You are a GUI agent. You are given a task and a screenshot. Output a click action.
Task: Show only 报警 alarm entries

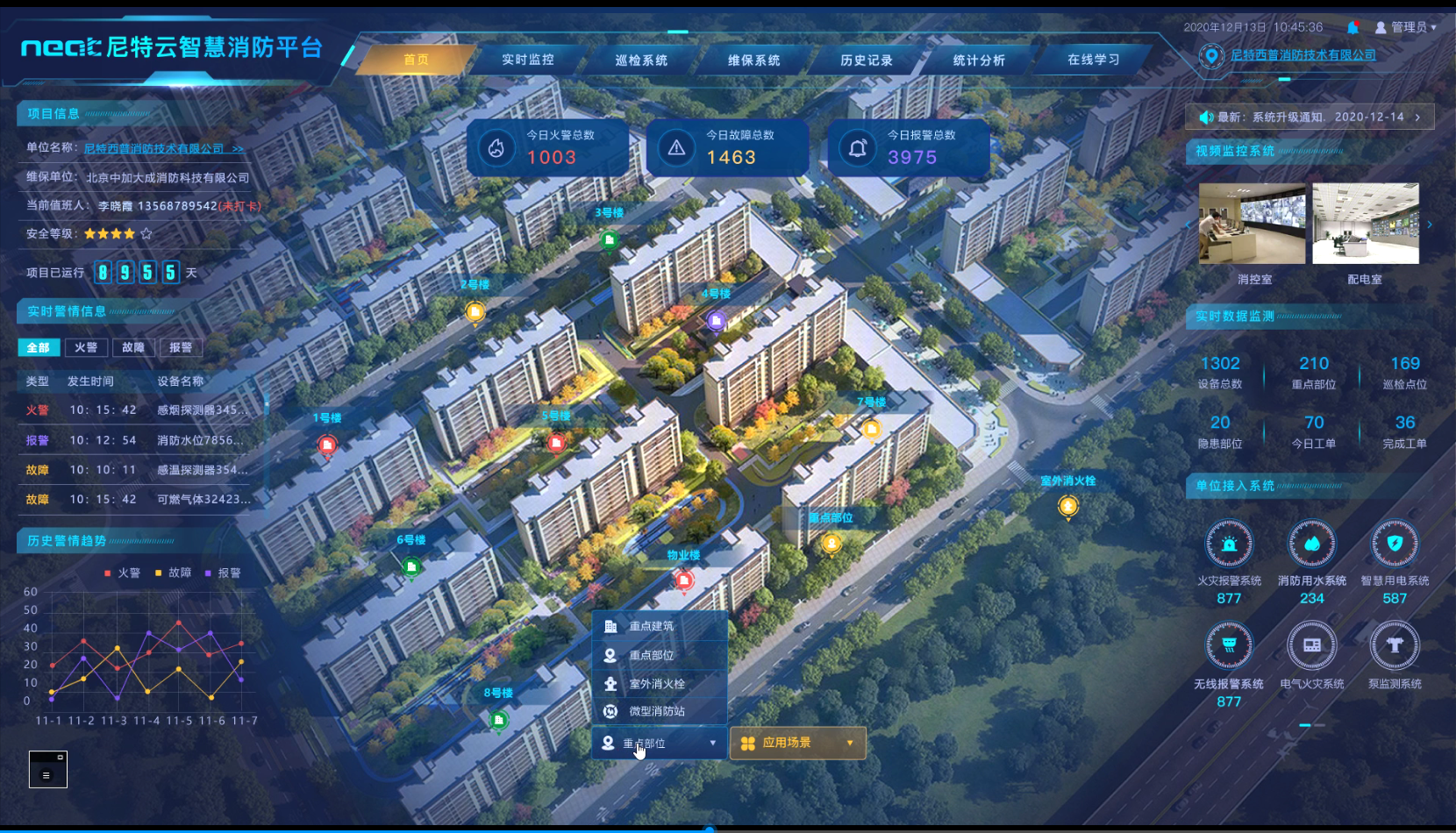click(x=181, y=347)
